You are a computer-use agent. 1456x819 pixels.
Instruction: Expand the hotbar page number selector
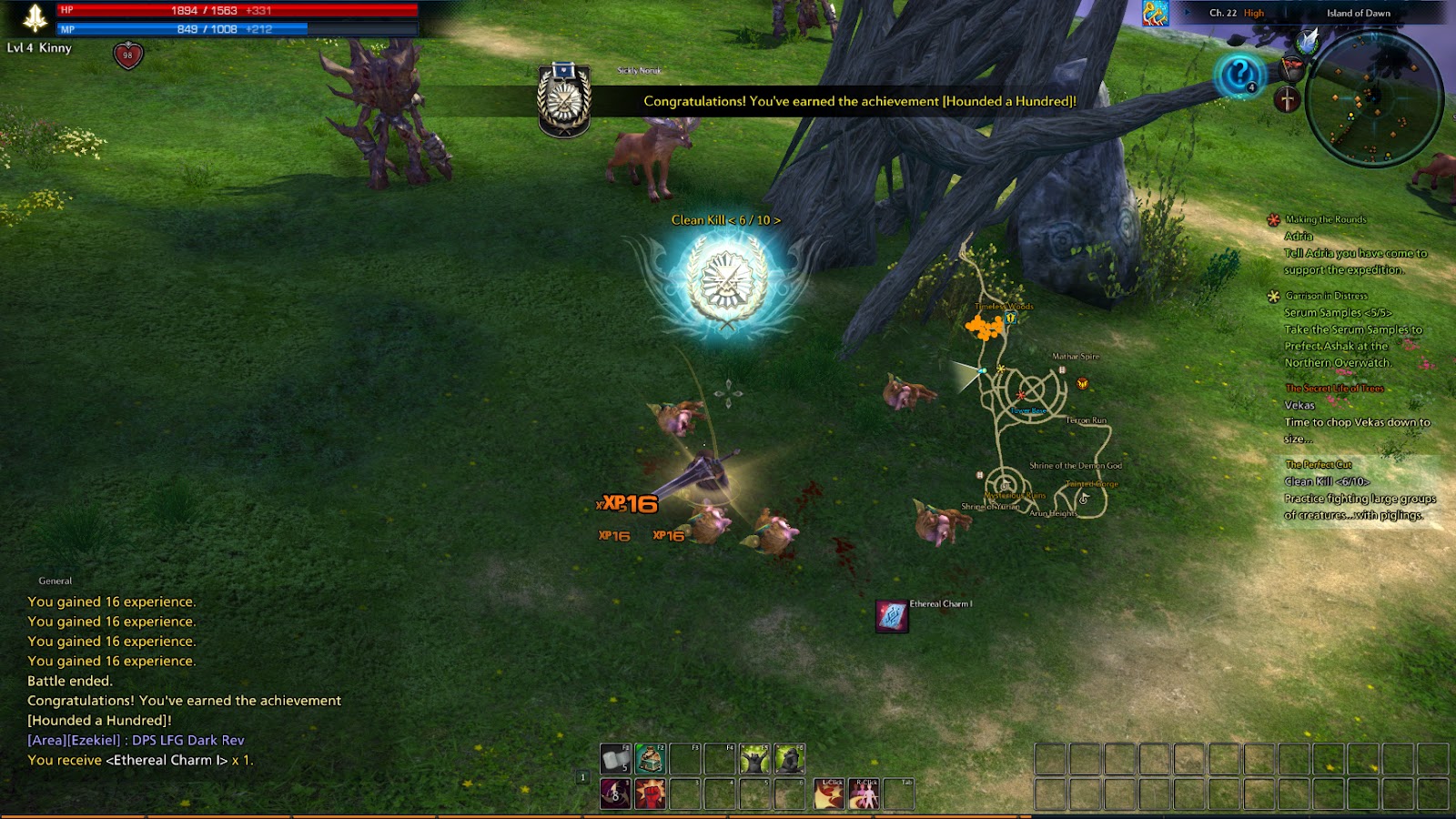582,778
